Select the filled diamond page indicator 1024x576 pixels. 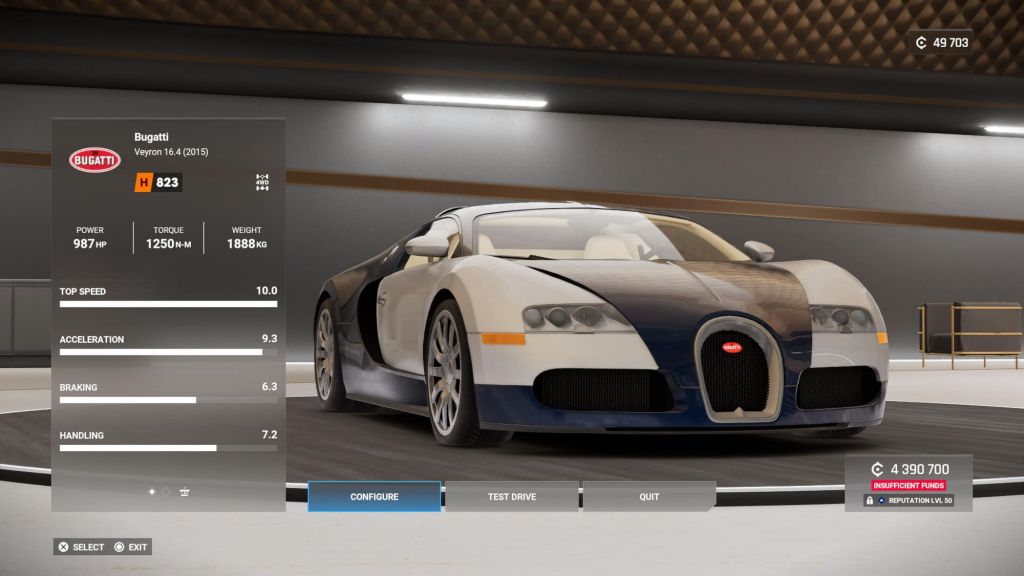click(152, 491)
